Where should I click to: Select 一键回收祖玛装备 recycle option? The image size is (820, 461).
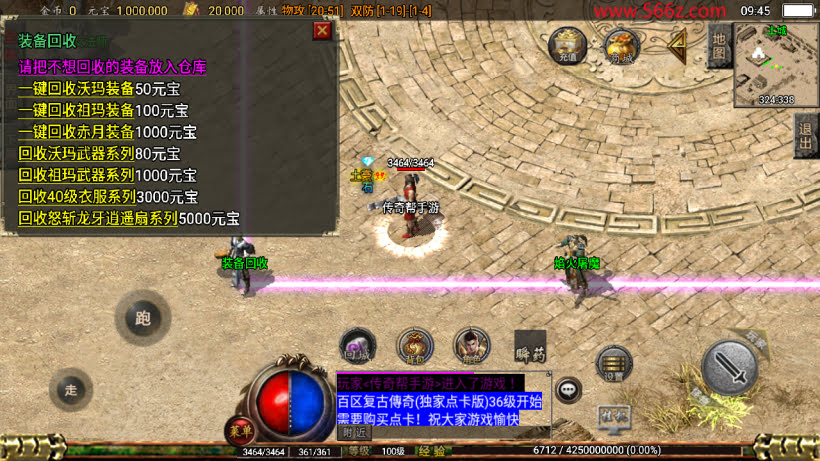76,110
